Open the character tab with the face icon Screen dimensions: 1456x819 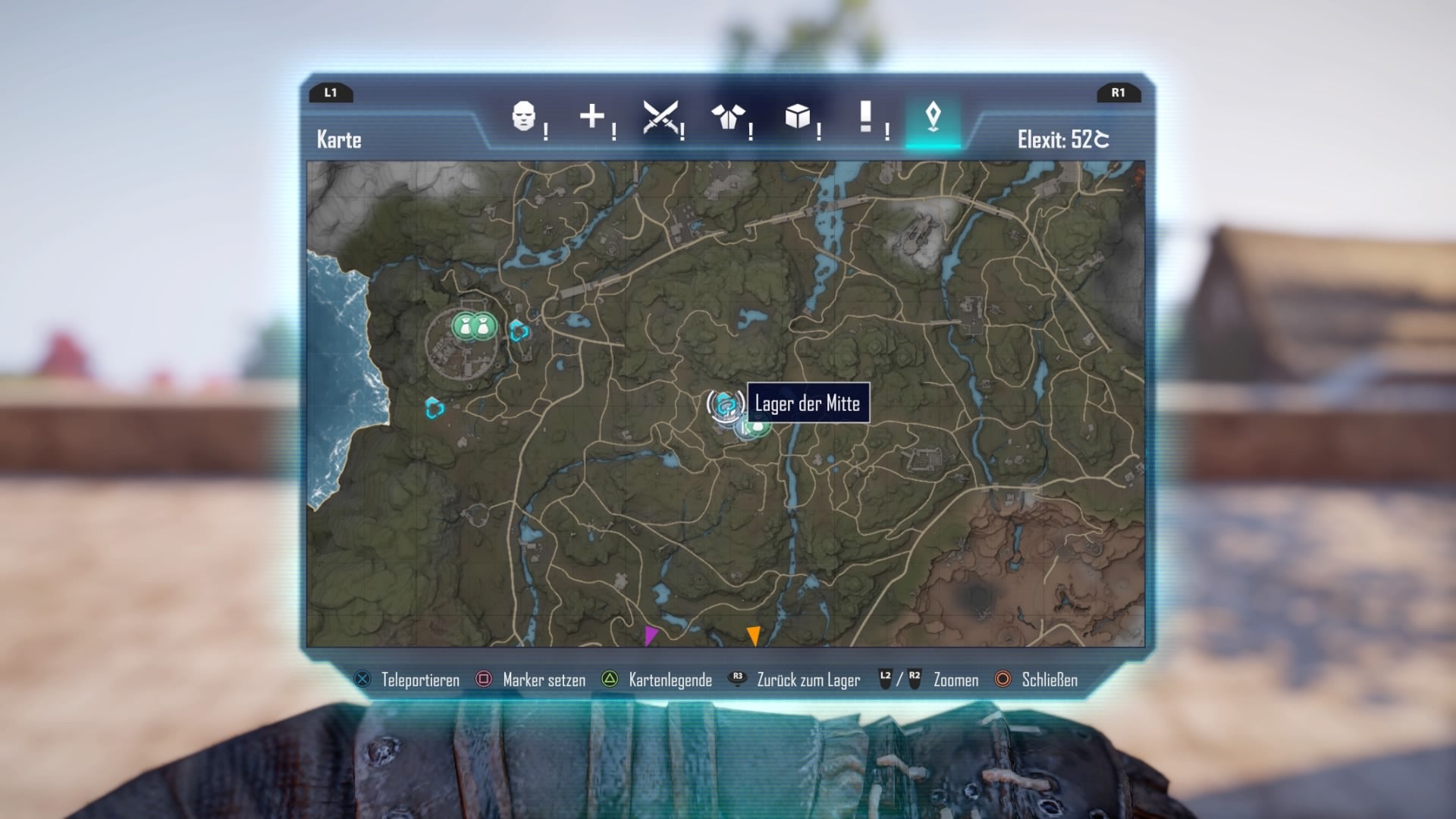[523, 117]
